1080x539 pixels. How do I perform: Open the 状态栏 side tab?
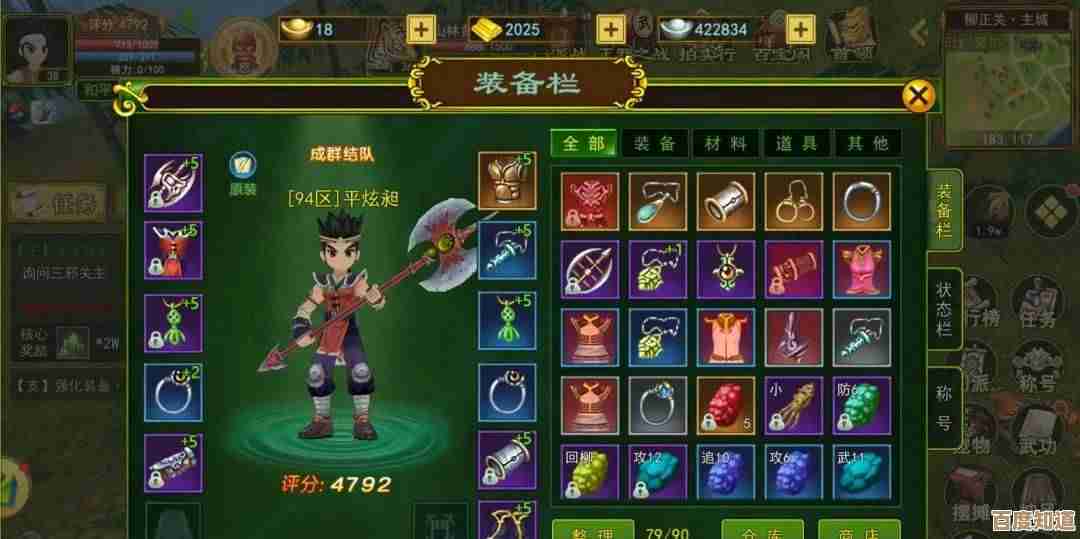(944, 308)
